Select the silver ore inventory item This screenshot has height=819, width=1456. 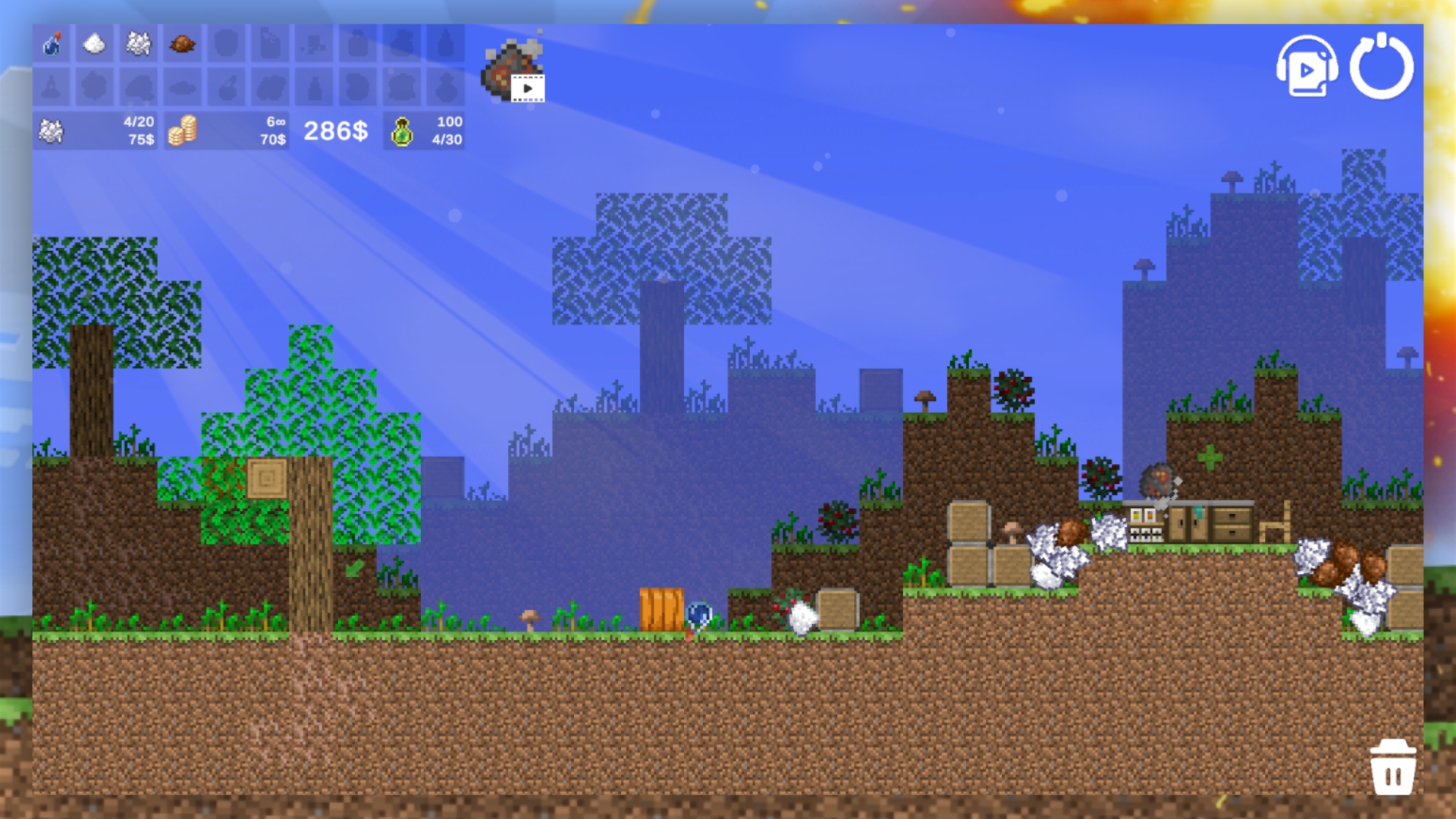[137, 43]
